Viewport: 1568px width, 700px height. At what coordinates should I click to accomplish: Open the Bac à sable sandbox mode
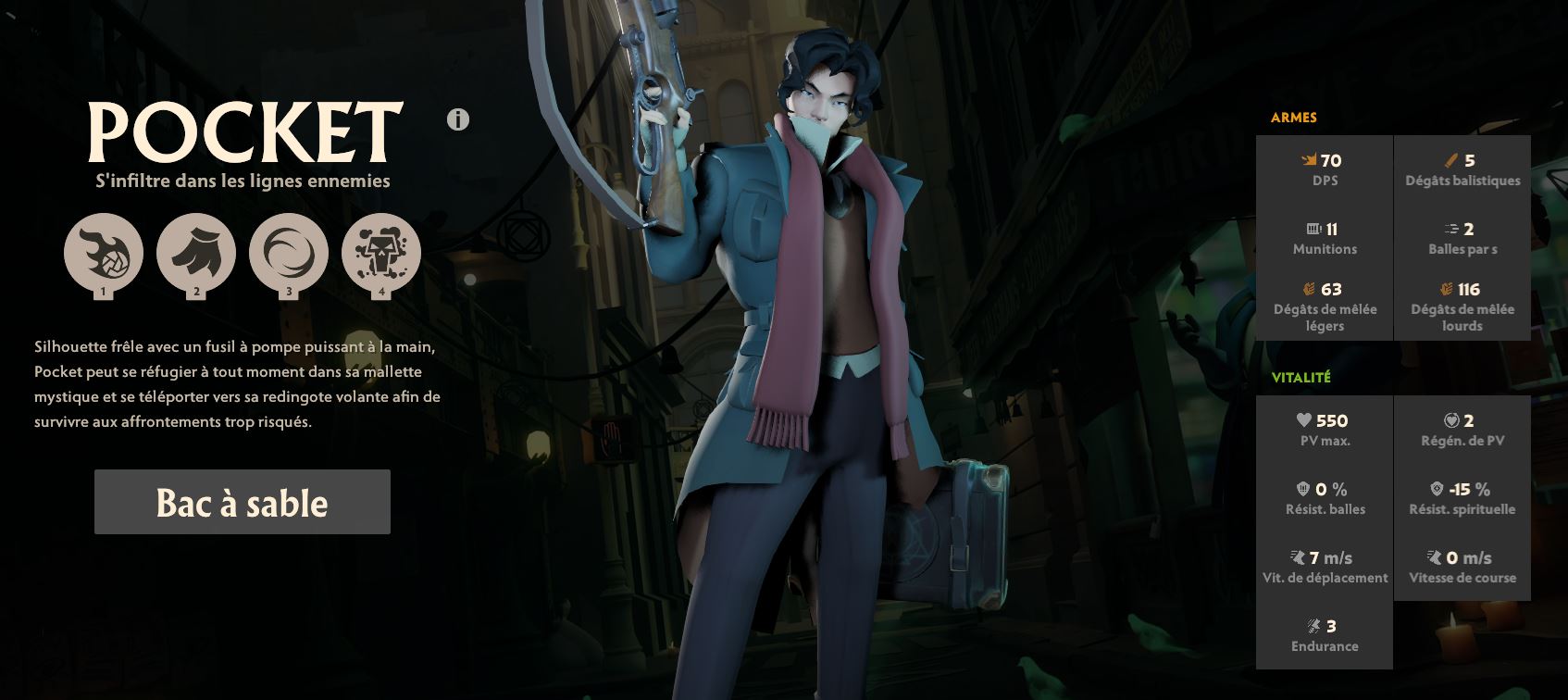click(x=242, y=502)
